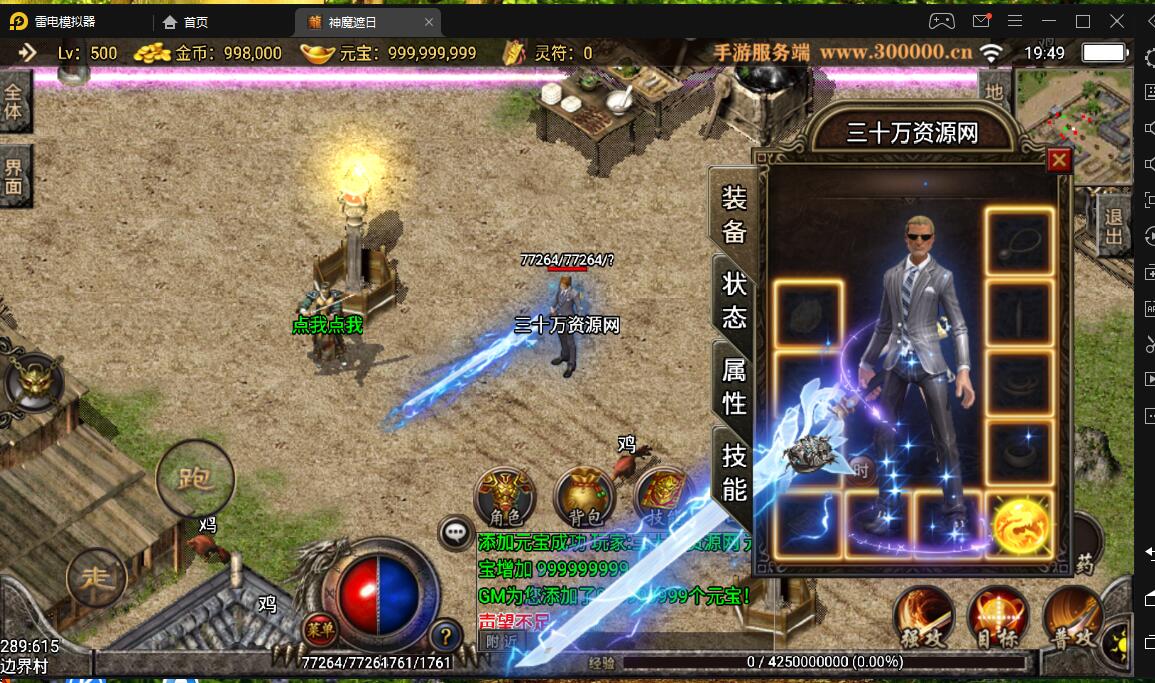Click the 界面 interface side button
The image size is (1155, 683).
click(x=14, y=175)
